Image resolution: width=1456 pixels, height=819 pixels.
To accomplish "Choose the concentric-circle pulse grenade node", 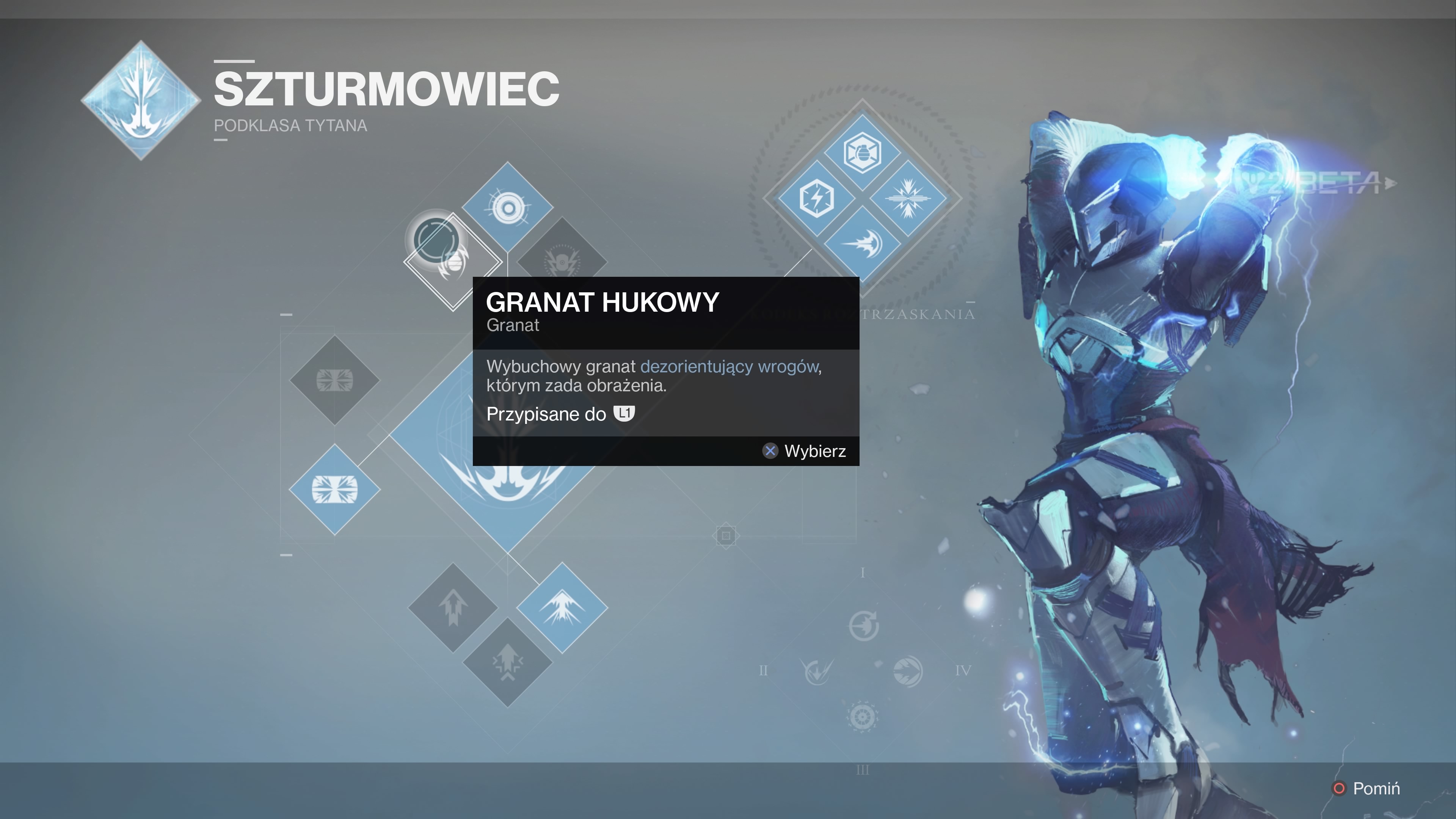I will [508, 208].
